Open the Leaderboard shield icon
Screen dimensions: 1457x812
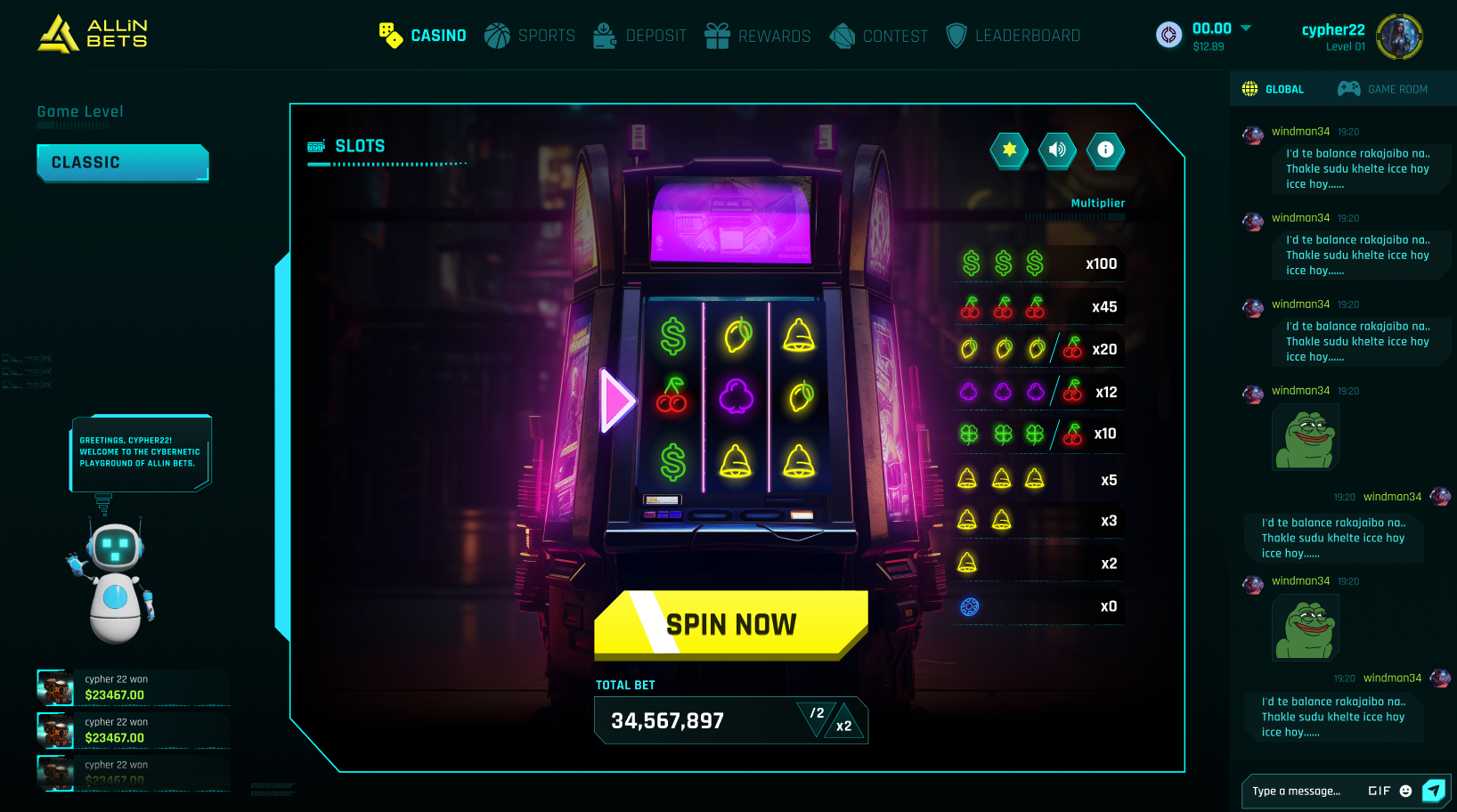click(956, 36)
